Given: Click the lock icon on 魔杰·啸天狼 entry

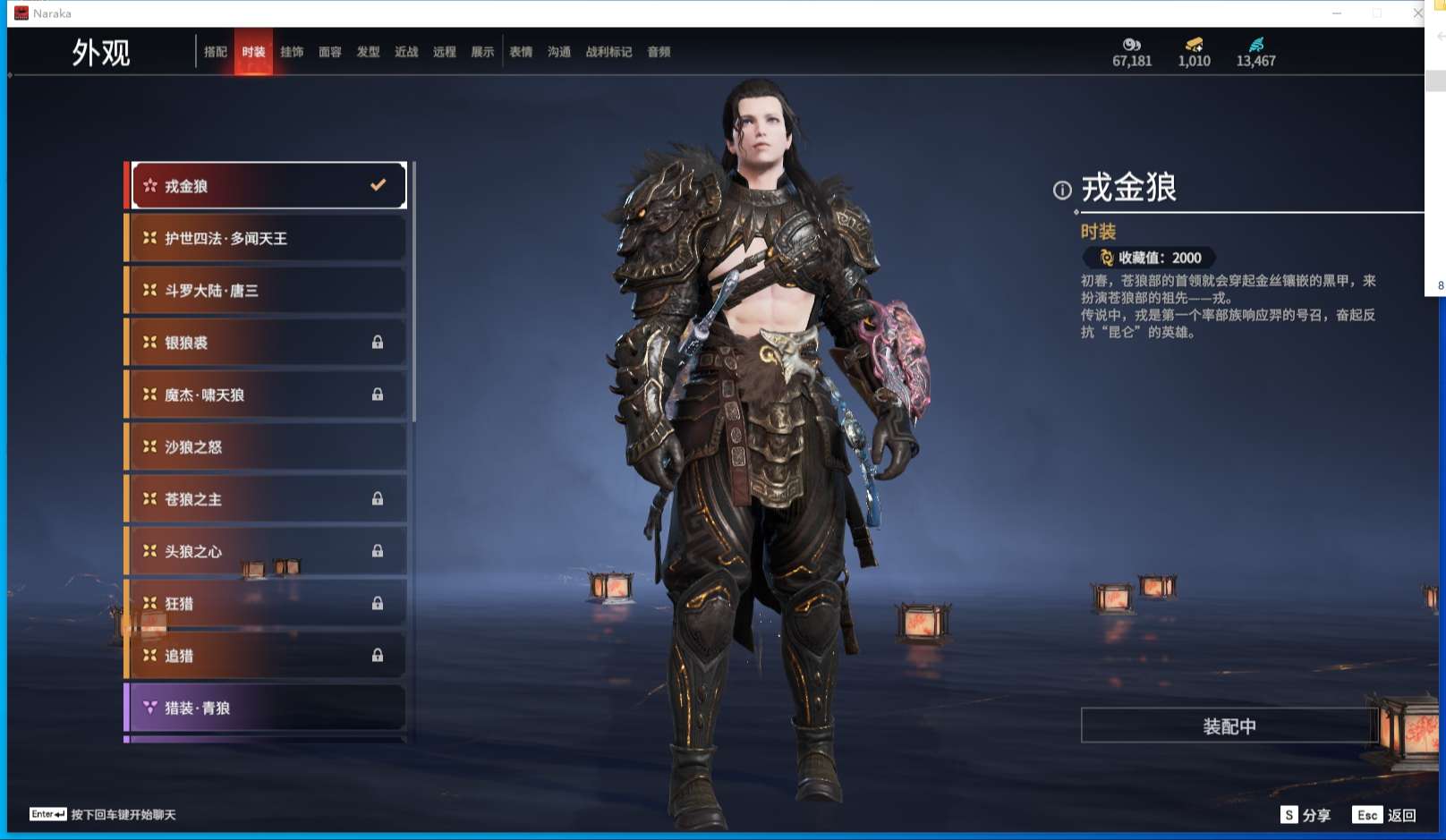Looking at the screenshot, I should (x=378, y=395).
